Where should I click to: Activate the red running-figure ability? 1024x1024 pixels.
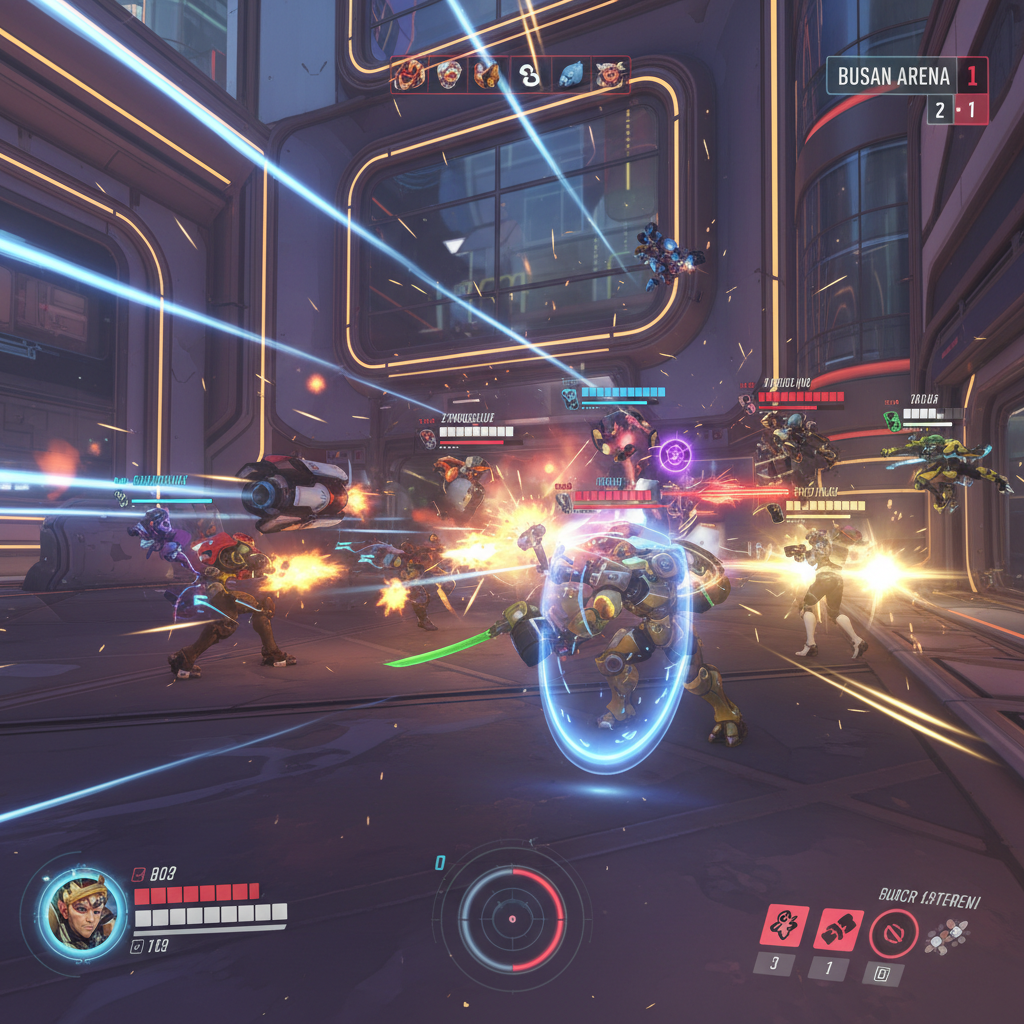(784, 926)
